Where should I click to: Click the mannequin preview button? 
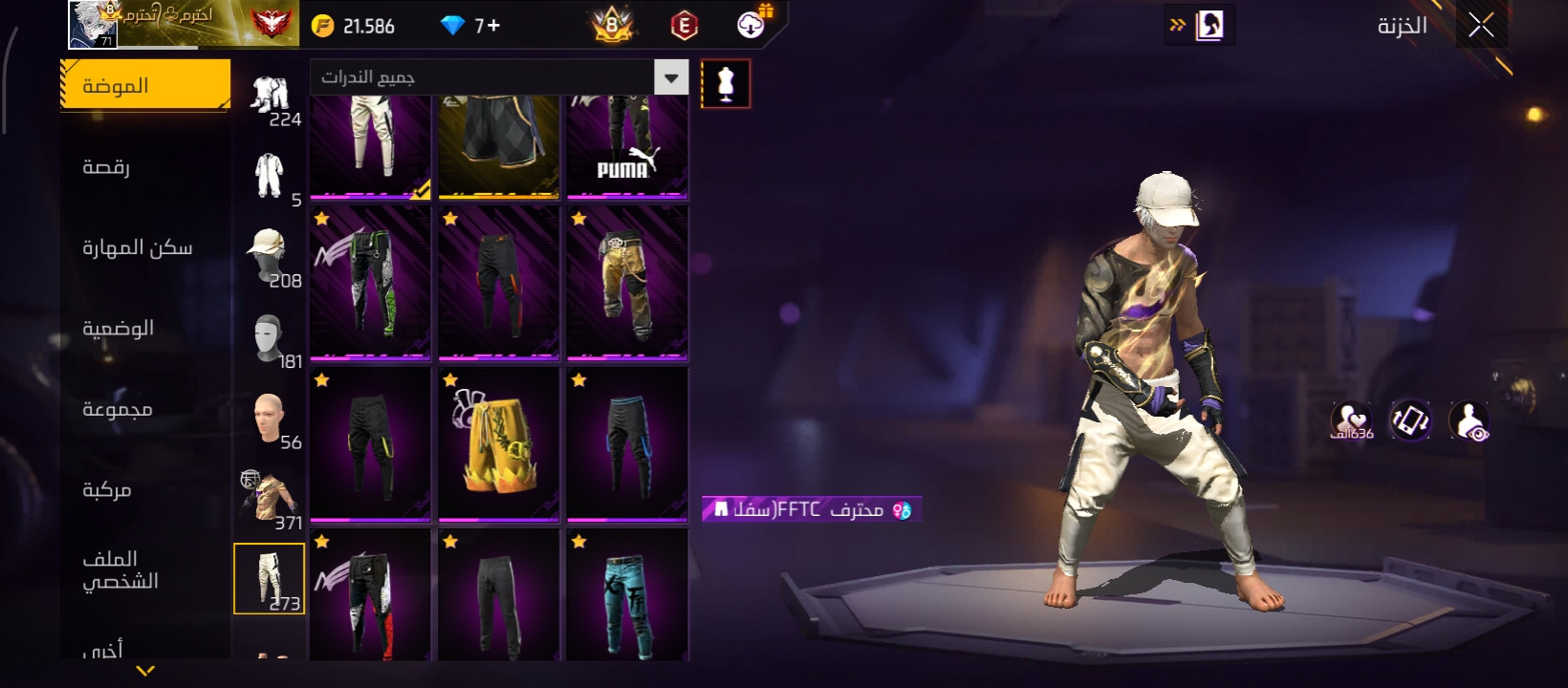[726, 84]
